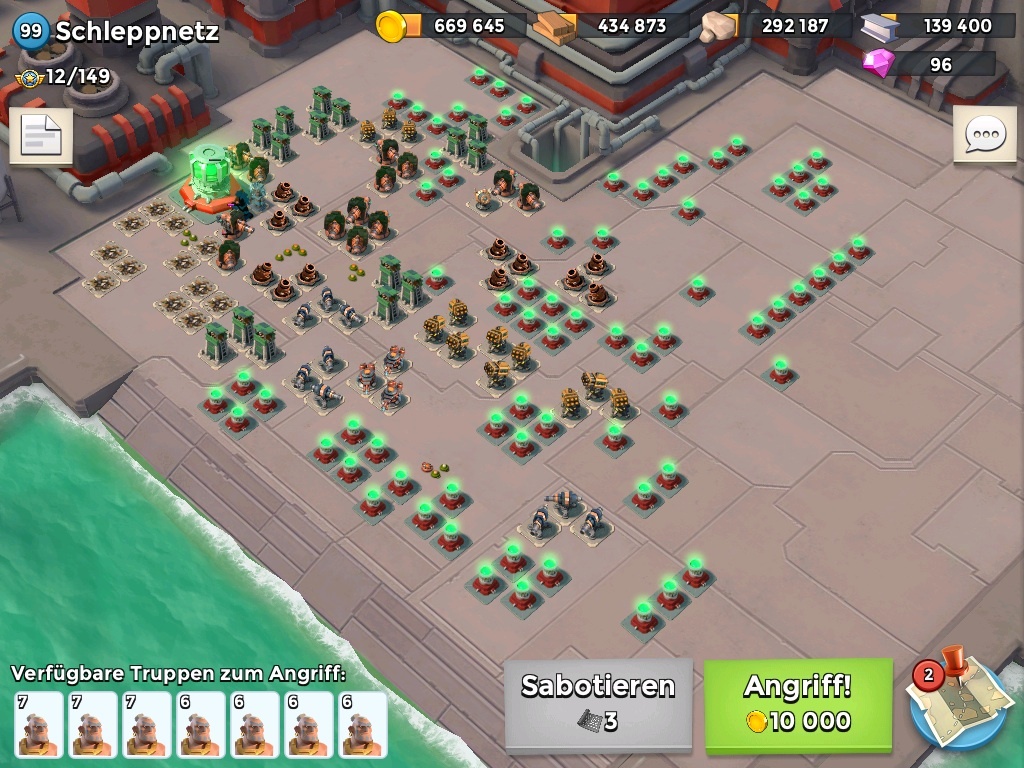Open the chat speech bubble

pyautogui.click(x=984, y=134)
